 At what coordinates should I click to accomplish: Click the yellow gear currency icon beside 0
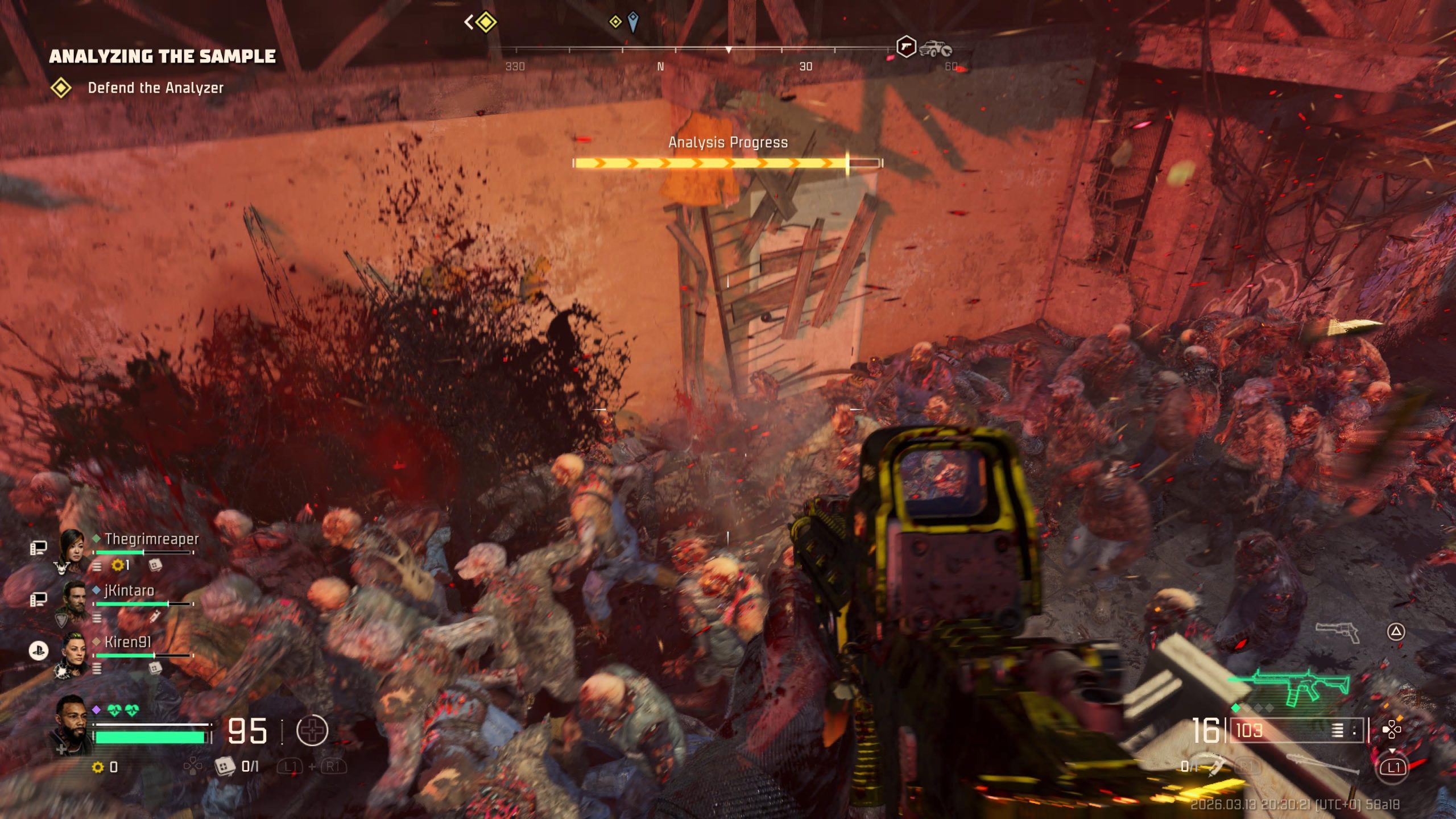coord(98,767)
